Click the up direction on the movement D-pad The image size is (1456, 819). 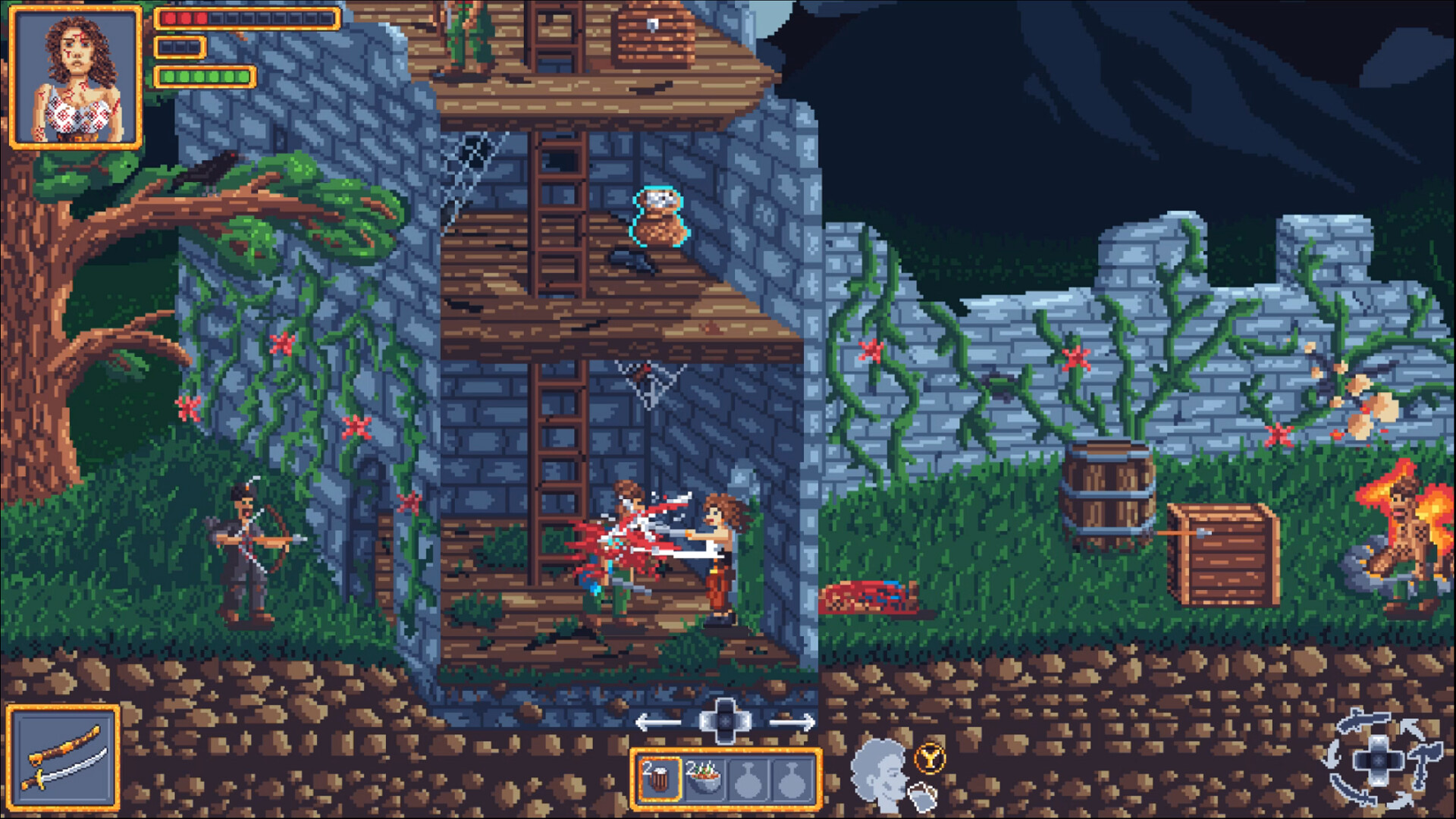(726, 705)
